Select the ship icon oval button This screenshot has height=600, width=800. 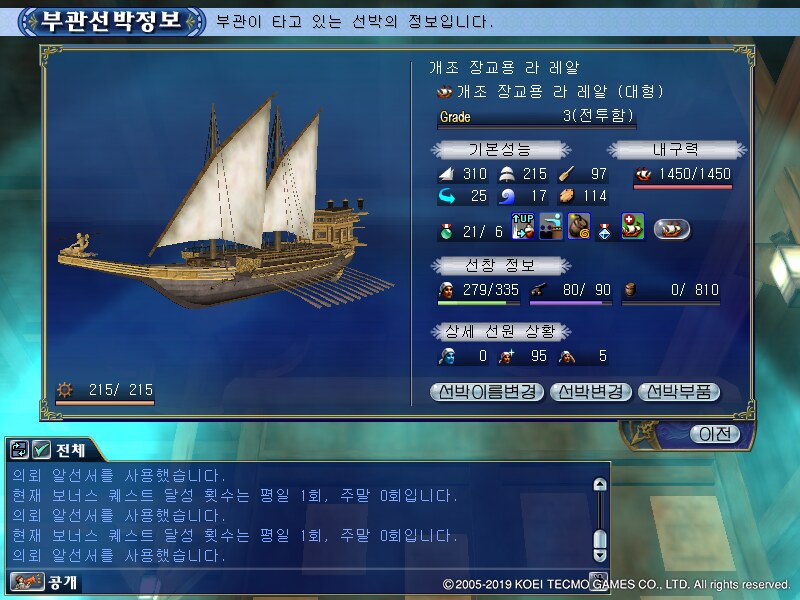(x=672, y=229)
